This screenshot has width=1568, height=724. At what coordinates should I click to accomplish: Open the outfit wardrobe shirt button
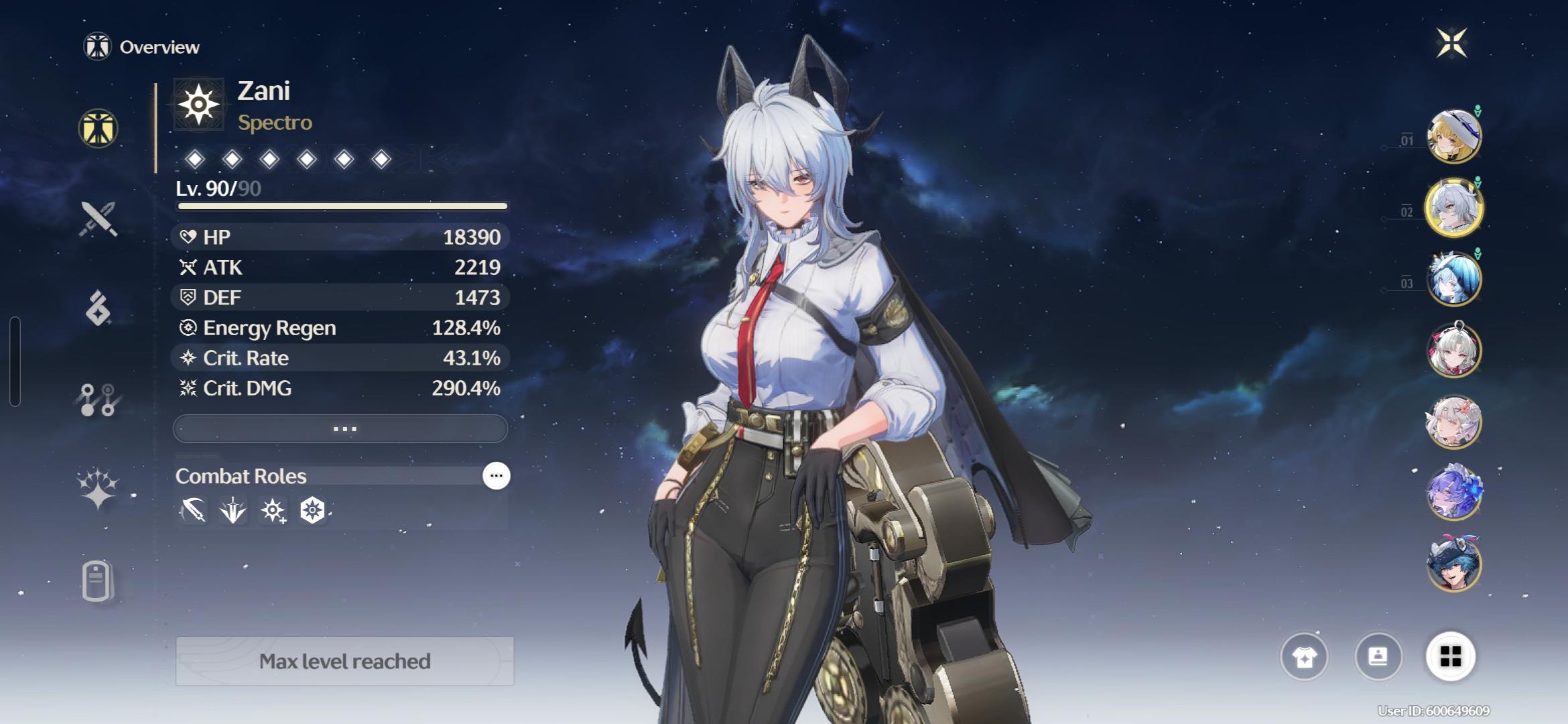click(1304, 656)
